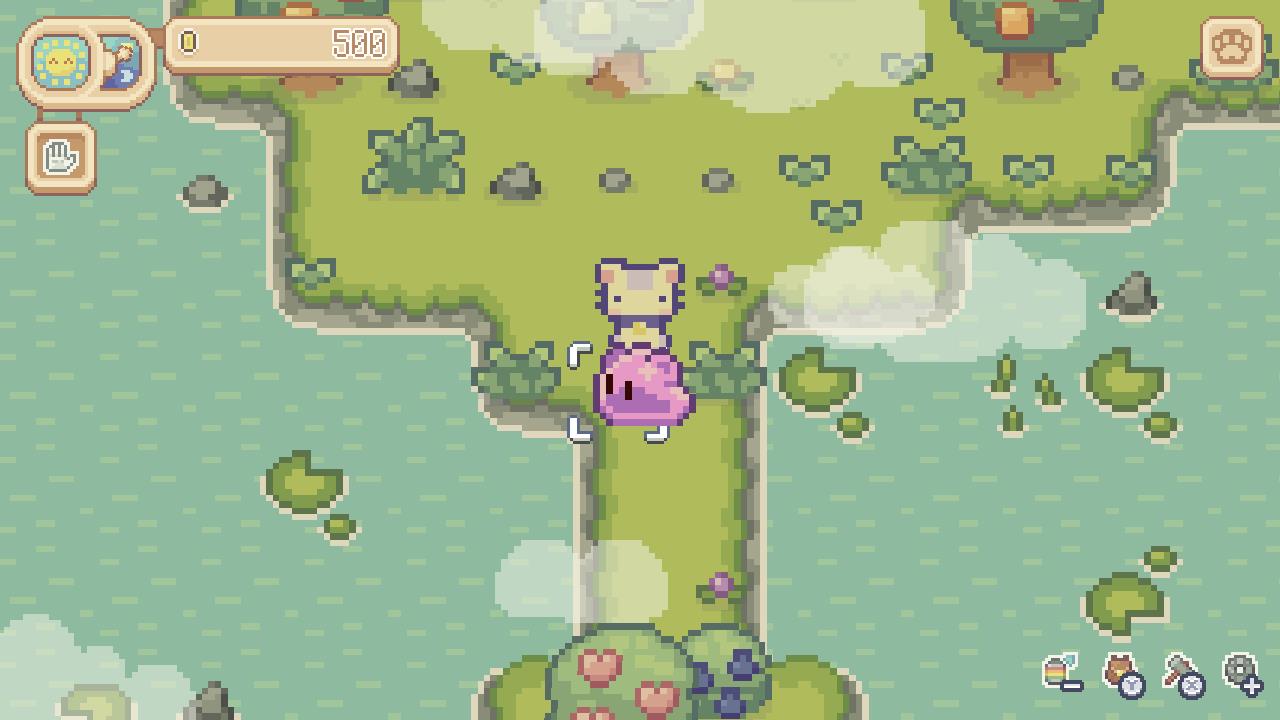The image size is (1280, 720).
Task: Select the purple slime creature
Action: 640,390
